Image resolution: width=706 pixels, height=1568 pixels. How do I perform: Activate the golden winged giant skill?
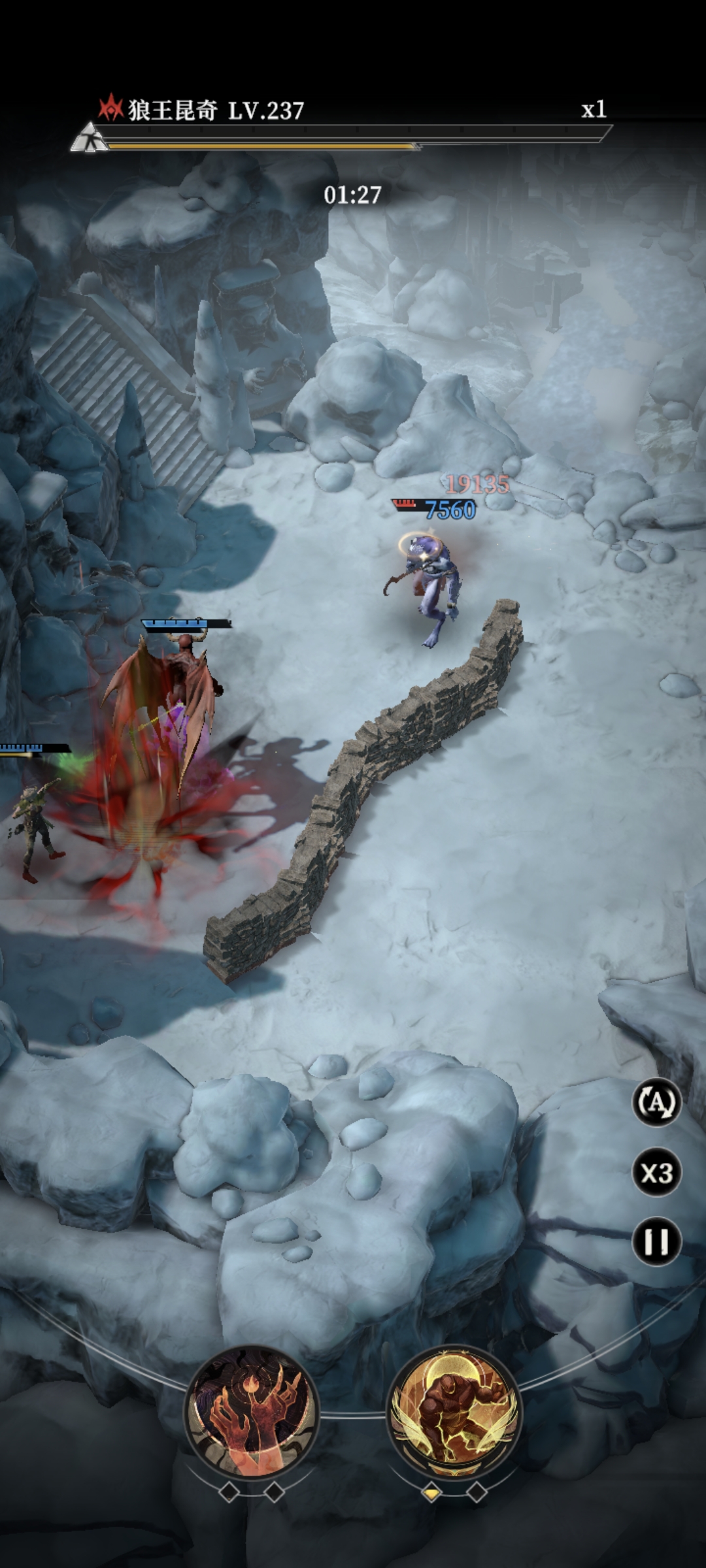[454, 1411]
